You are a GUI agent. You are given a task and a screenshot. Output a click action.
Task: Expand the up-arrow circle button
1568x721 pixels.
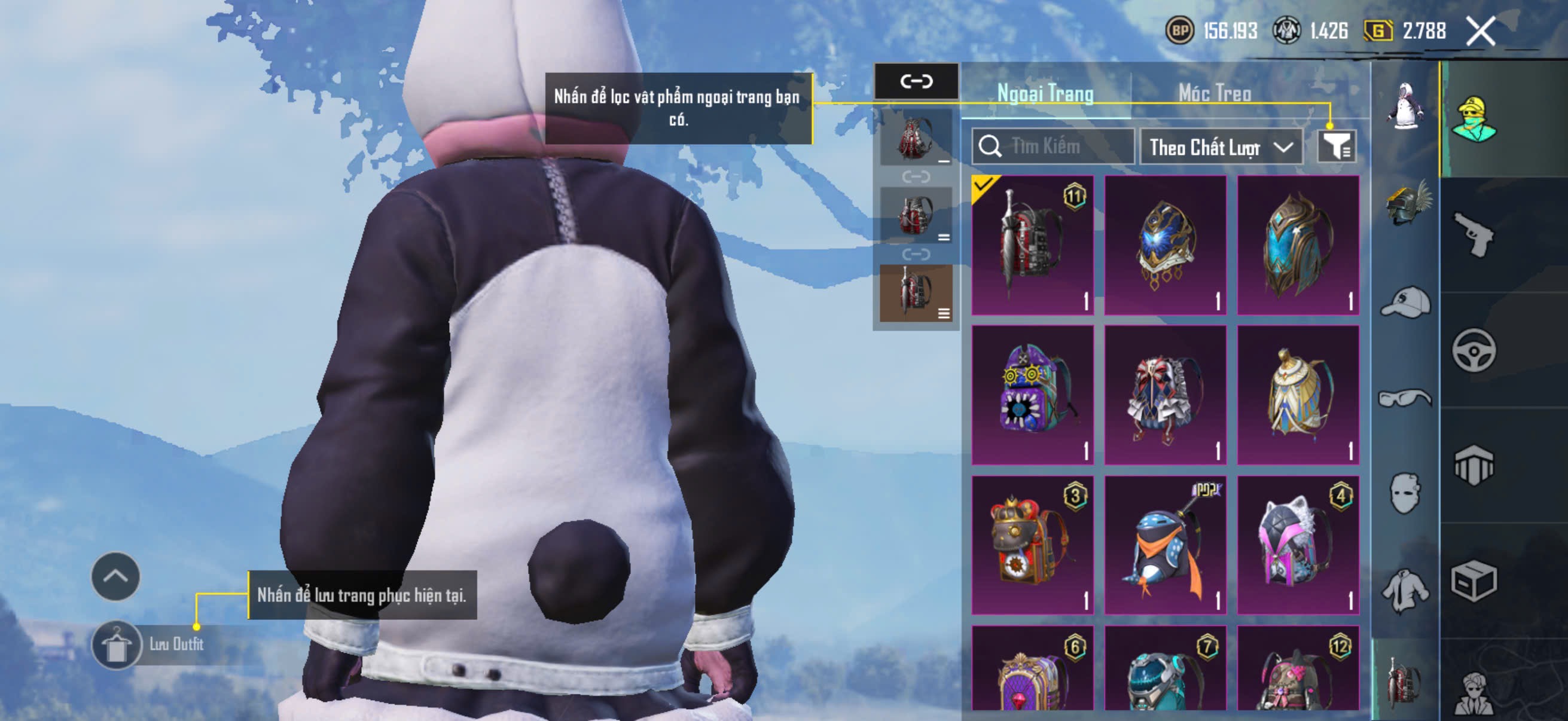115,576
